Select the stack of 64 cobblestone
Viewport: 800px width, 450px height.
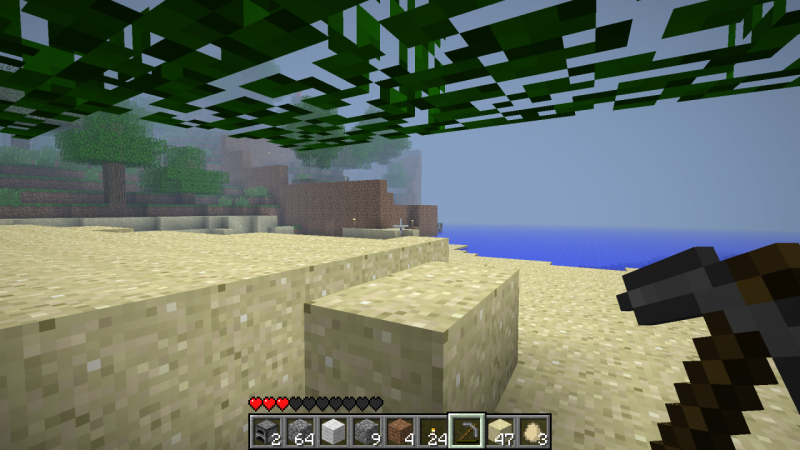[300, 431]
